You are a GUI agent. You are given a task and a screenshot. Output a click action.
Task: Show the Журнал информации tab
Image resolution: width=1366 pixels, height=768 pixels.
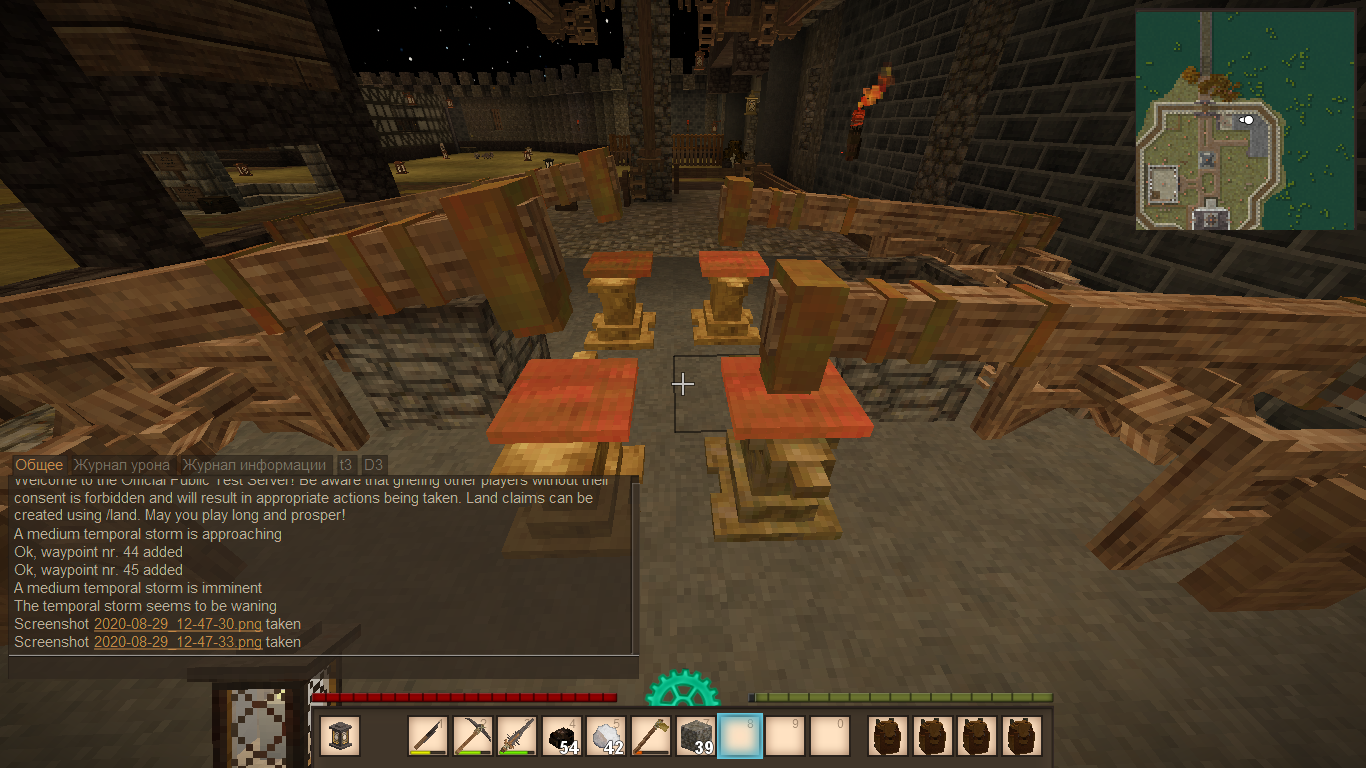tap(255, 465)
